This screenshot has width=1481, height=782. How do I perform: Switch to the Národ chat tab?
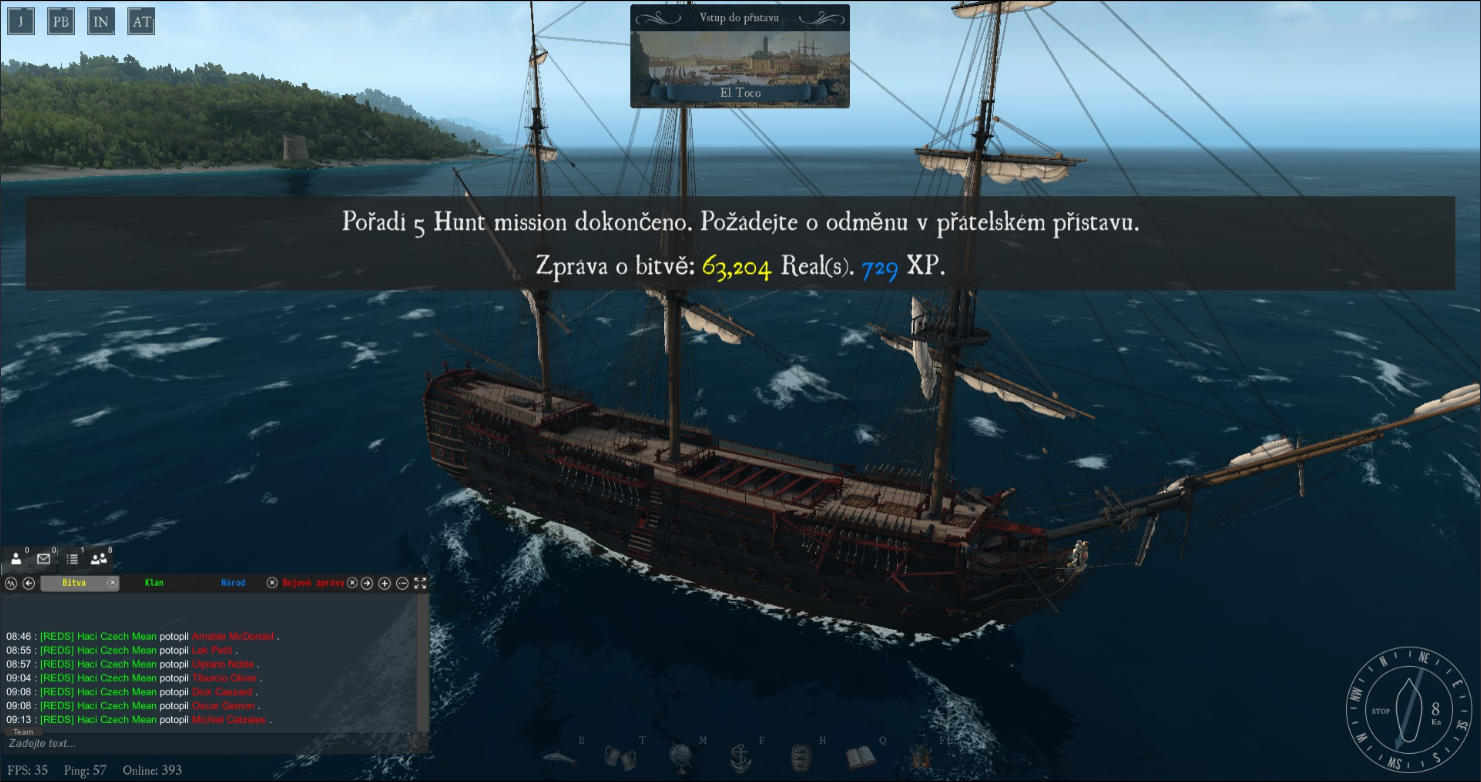point(233,583)
